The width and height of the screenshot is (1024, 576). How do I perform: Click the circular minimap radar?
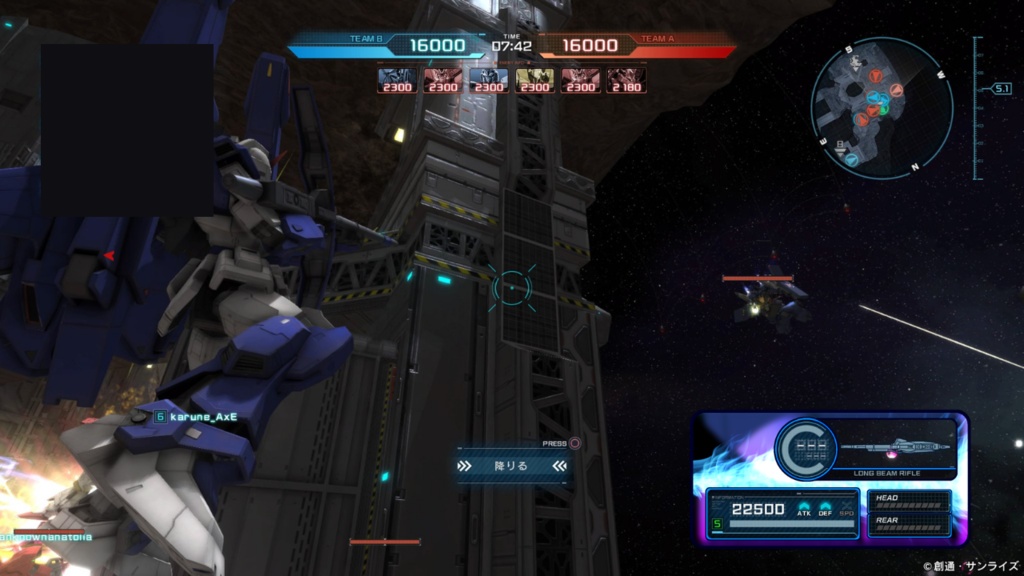tap(881, 107)
